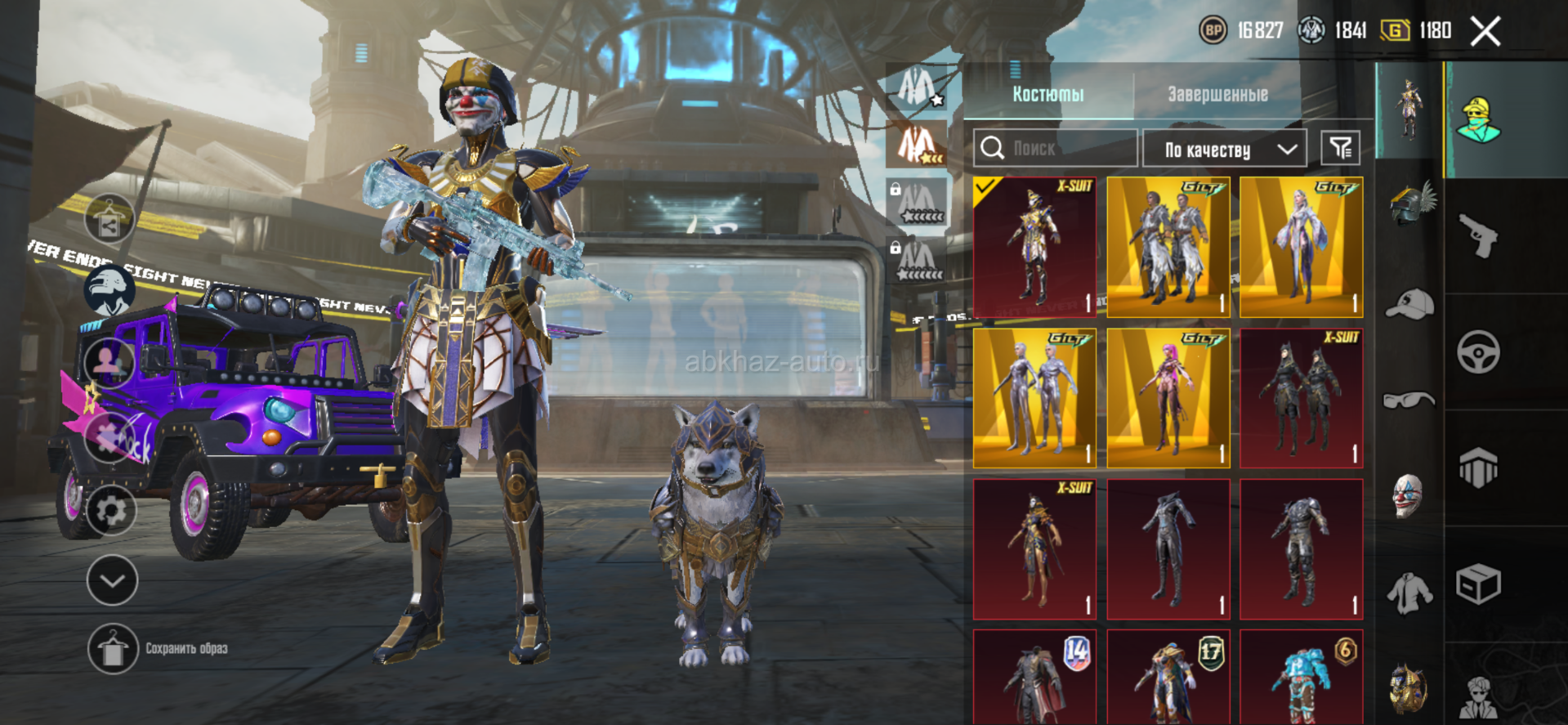Select the equipped pharaoh X-Suit tile
This screenshot has width=1568, height=725.
coord(1034,247)
